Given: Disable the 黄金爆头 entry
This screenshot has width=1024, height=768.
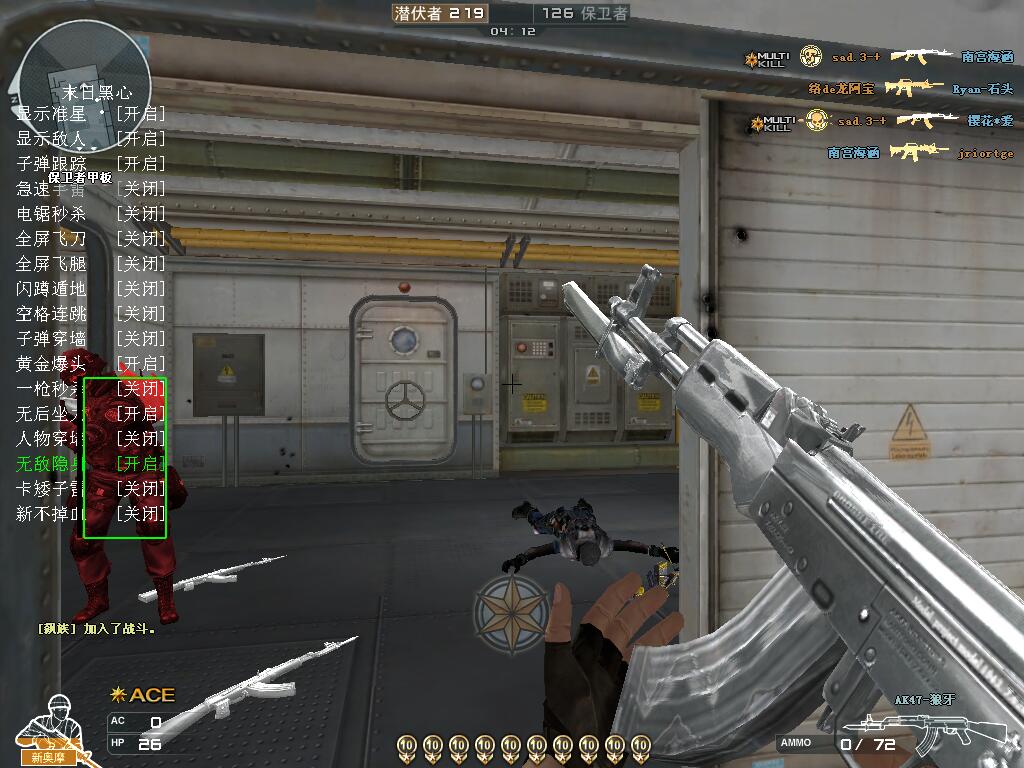Looking at the screenshot, I should click(90, 363).
